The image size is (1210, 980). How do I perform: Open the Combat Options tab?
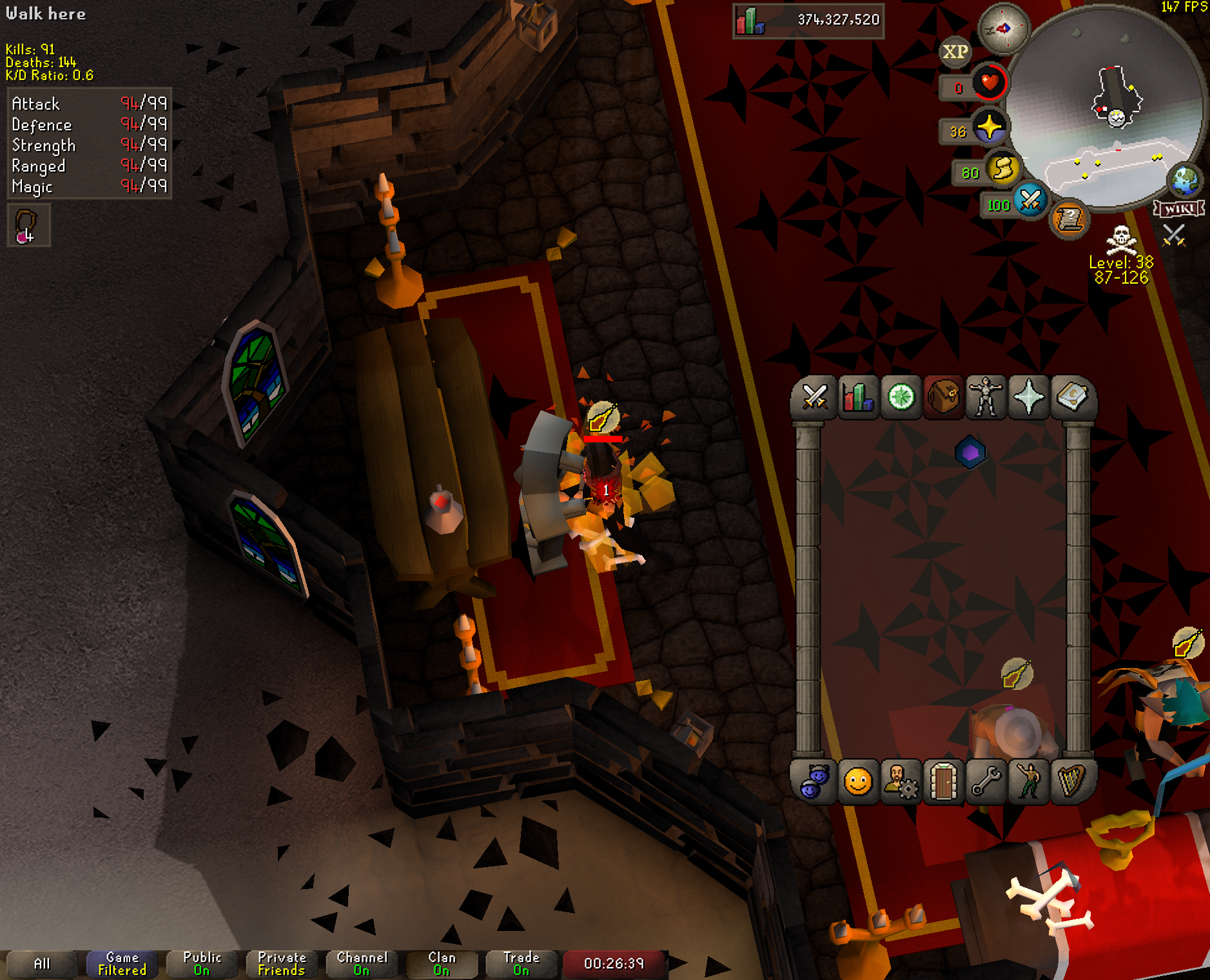[815, 397]
